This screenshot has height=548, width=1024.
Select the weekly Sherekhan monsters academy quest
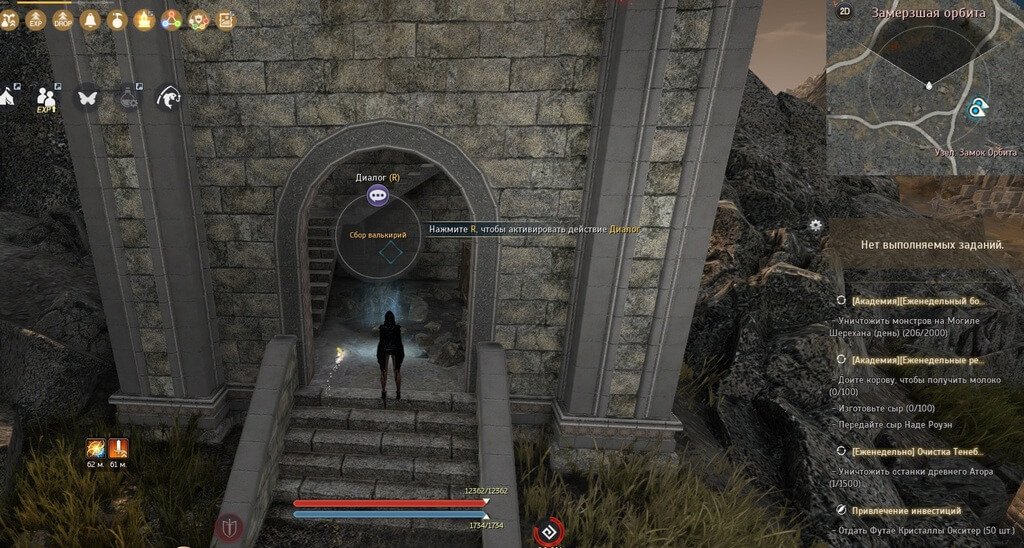click(918, 301)
